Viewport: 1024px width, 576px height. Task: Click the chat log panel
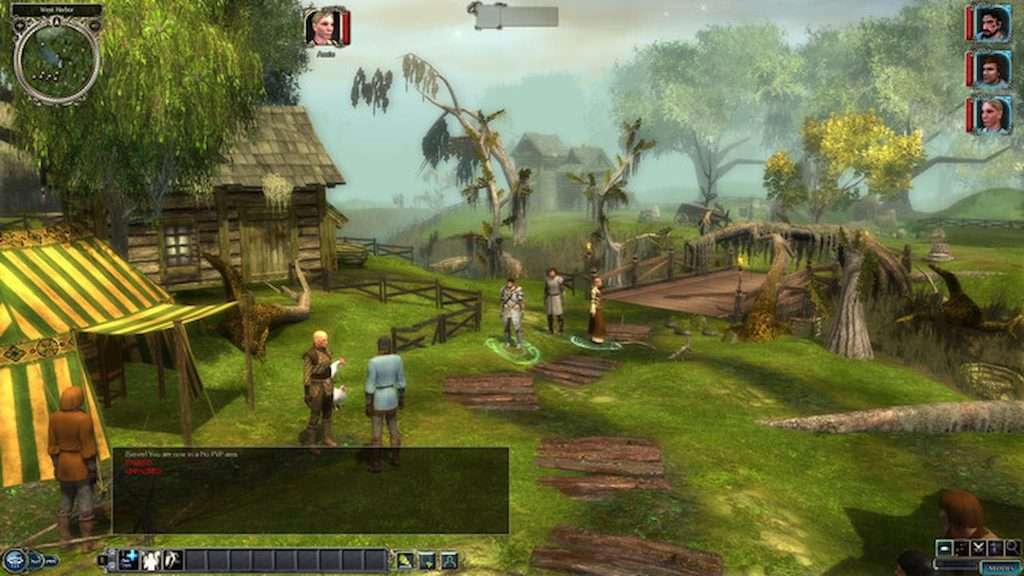click(310, 490)
